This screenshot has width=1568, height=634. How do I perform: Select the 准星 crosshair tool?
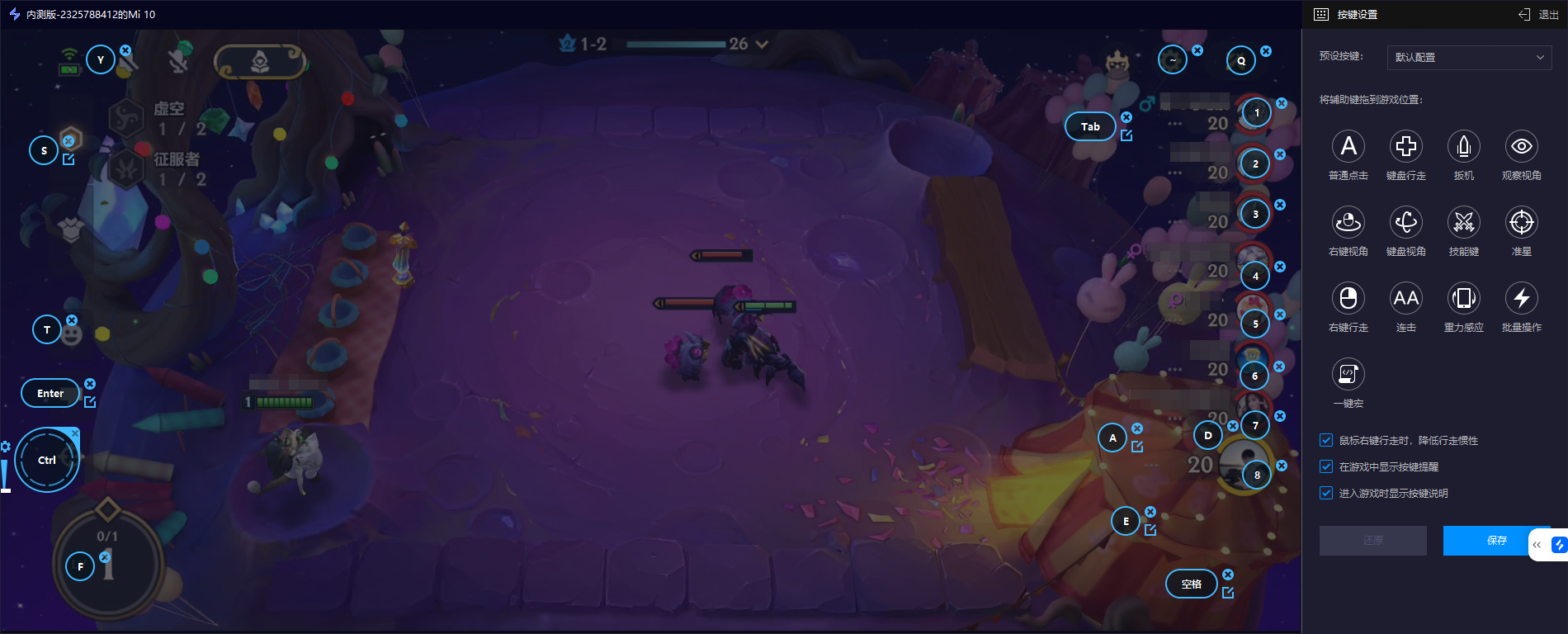[1522, 223]
